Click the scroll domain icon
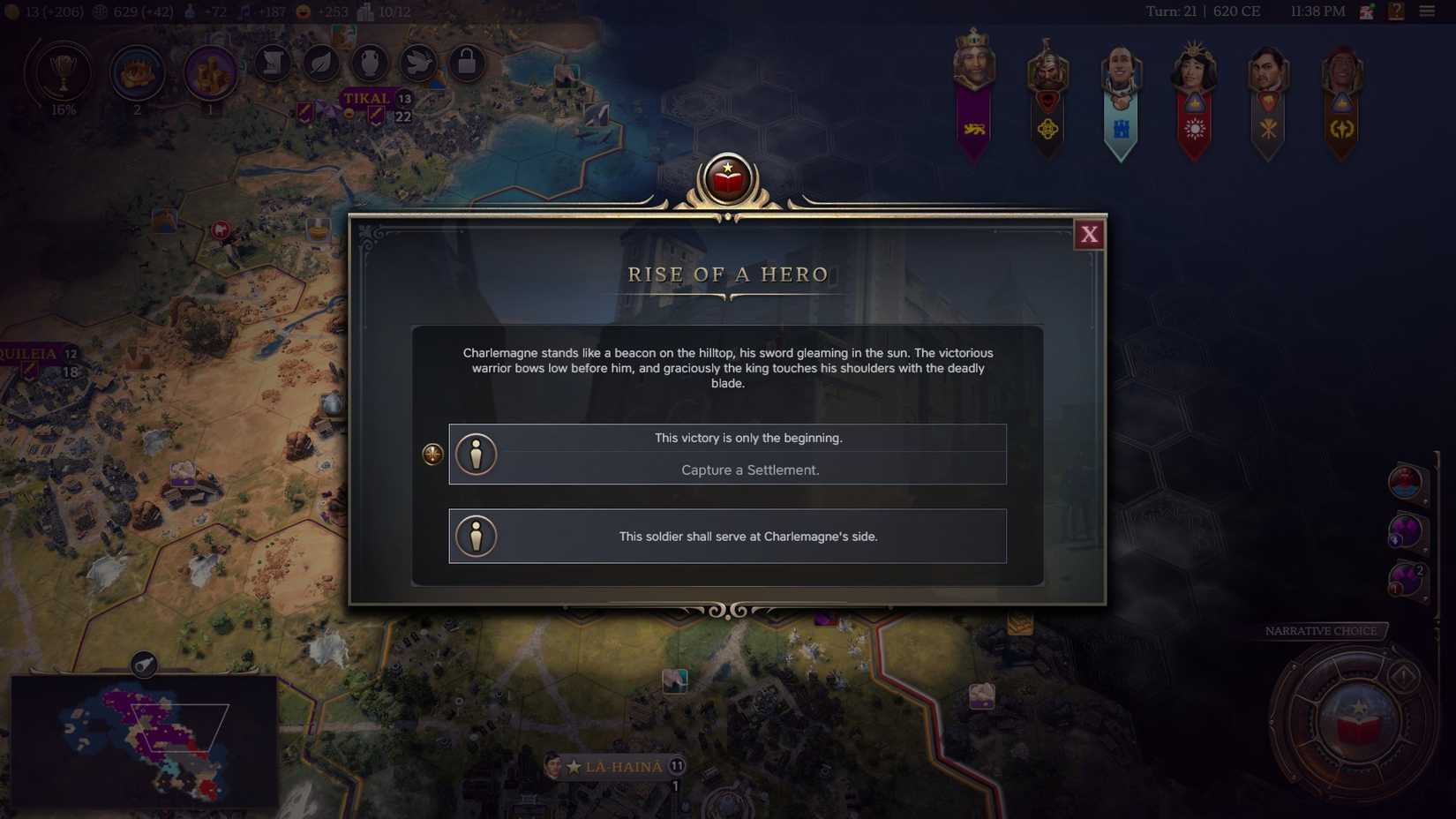The width and height of the screenshot is (1456, 819). coord(273,64)
